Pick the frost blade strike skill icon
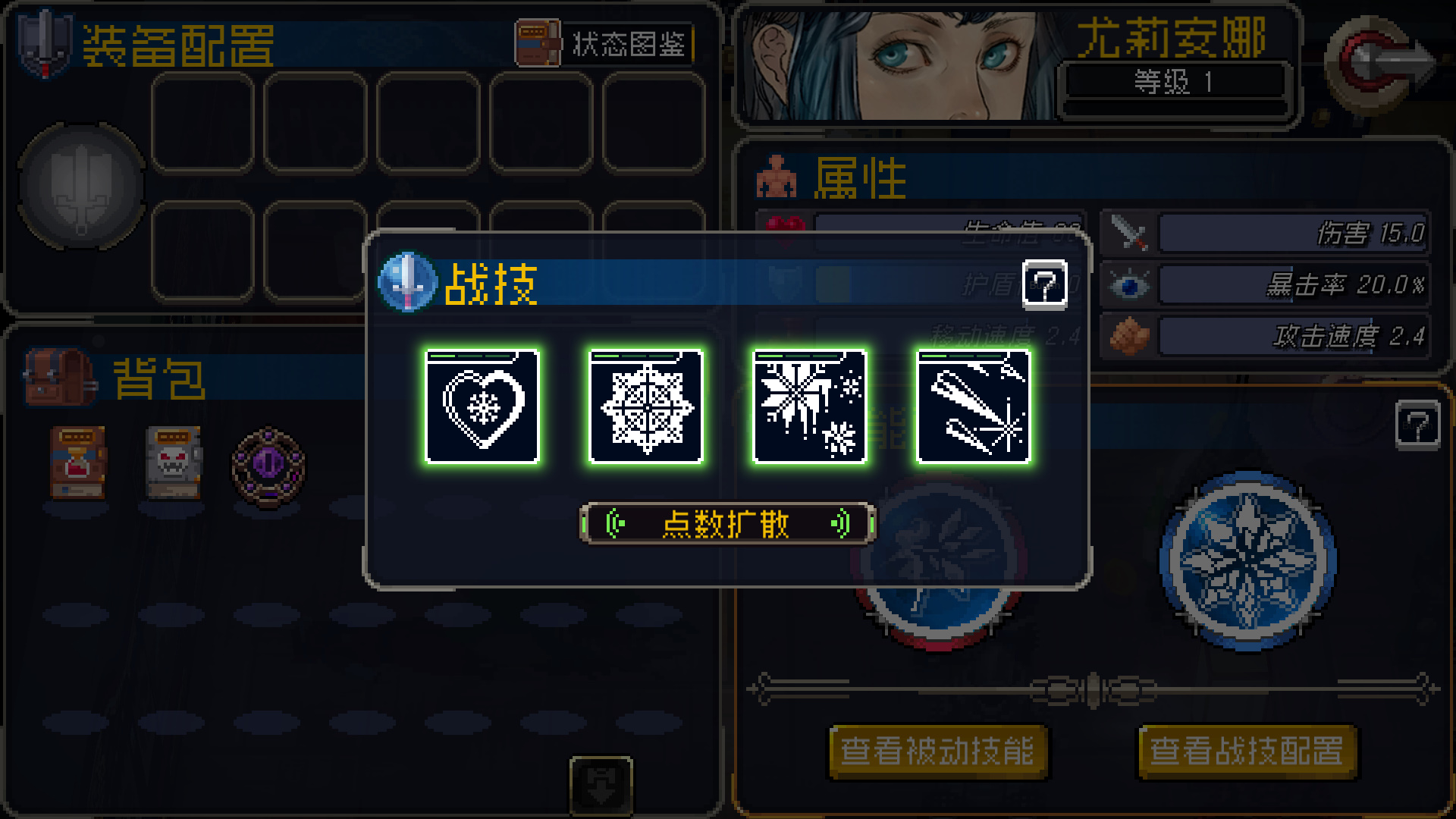This screenshot has height=819, width=1456. pyautogui.click(x=971, y=407)
